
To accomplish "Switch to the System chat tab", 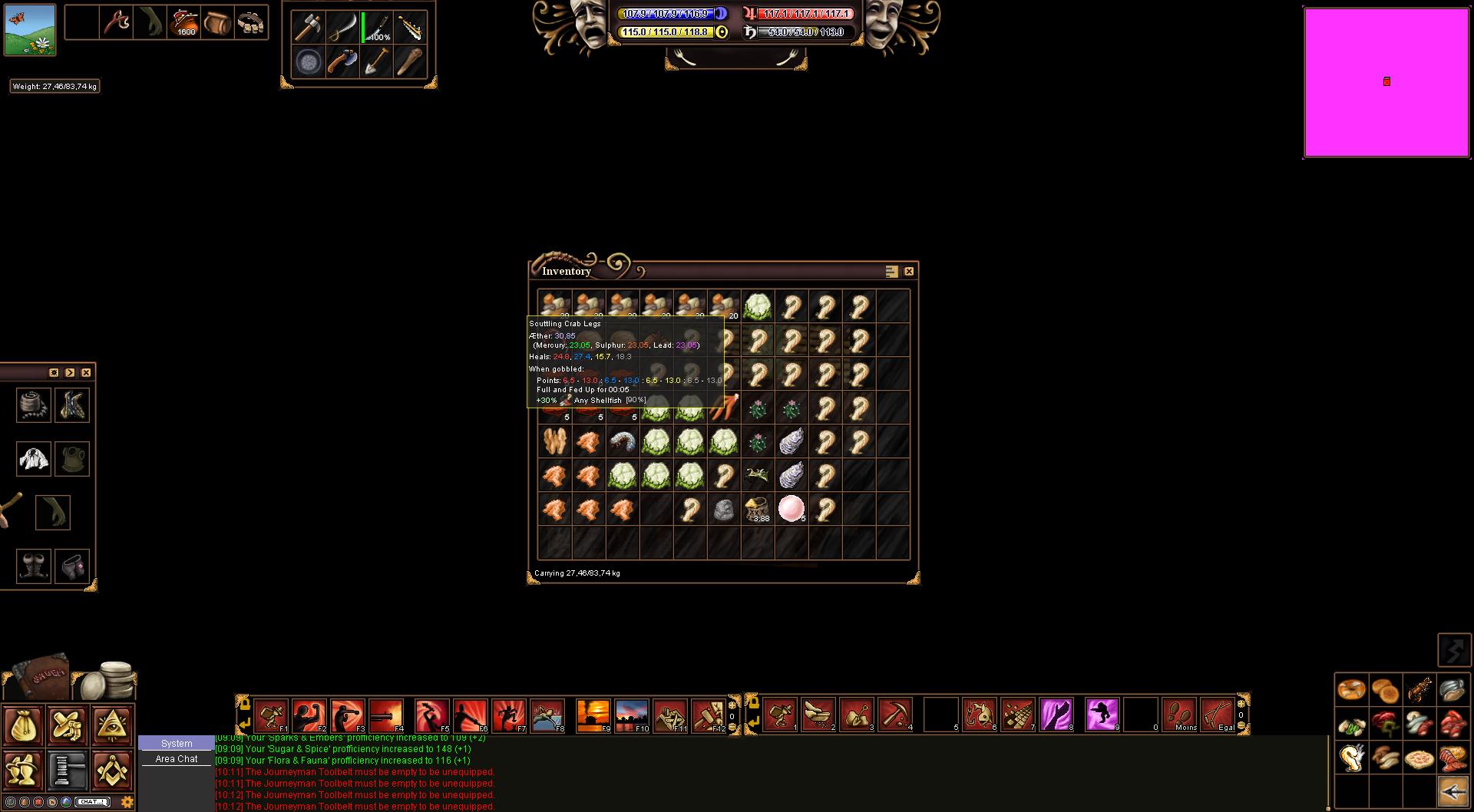I will point(177,744).
